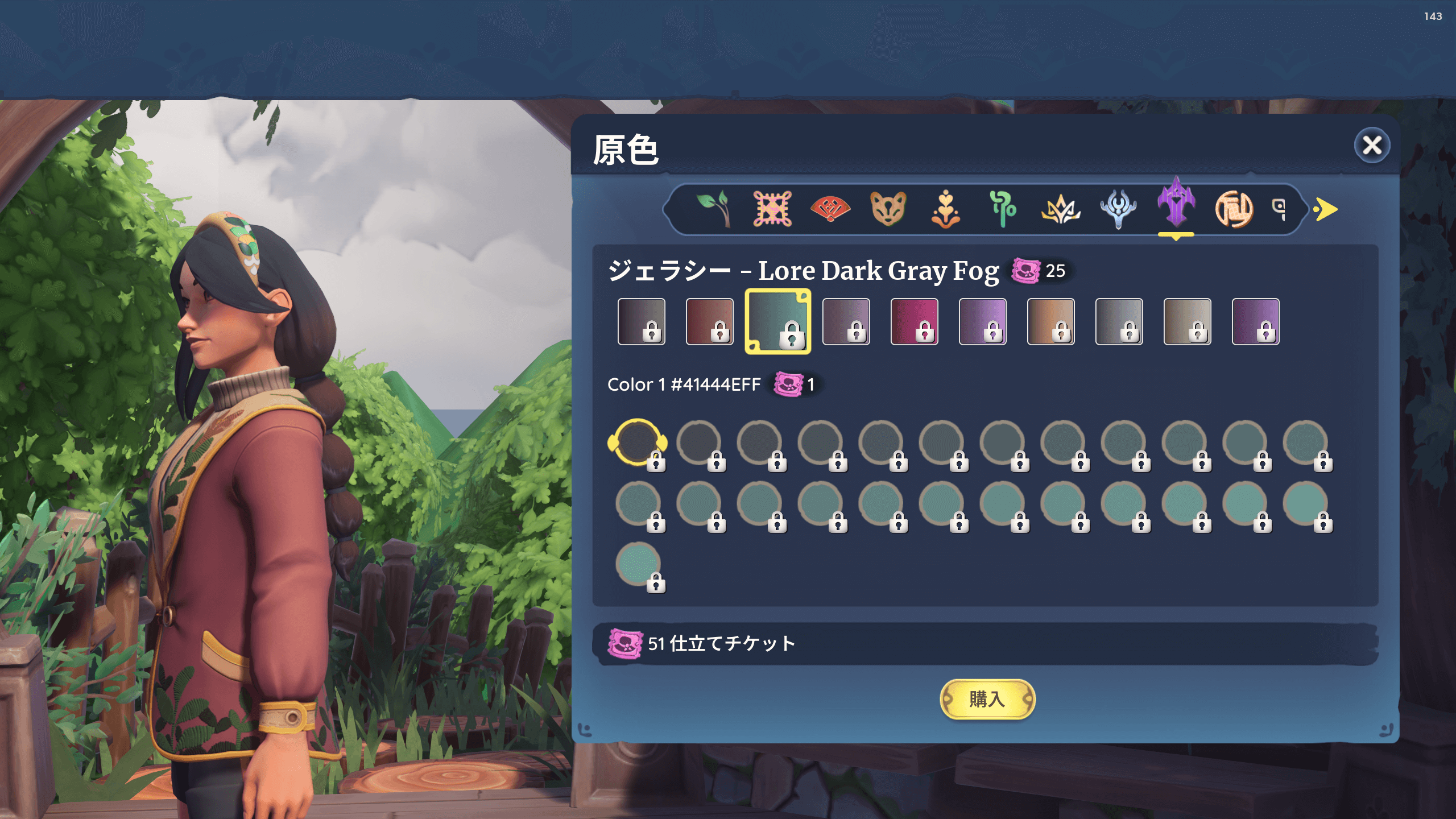Pick the dark gray circle with yellow ring
This screenshot has height=819, width=1456.
pyautogui.click(x=637, y=442)
